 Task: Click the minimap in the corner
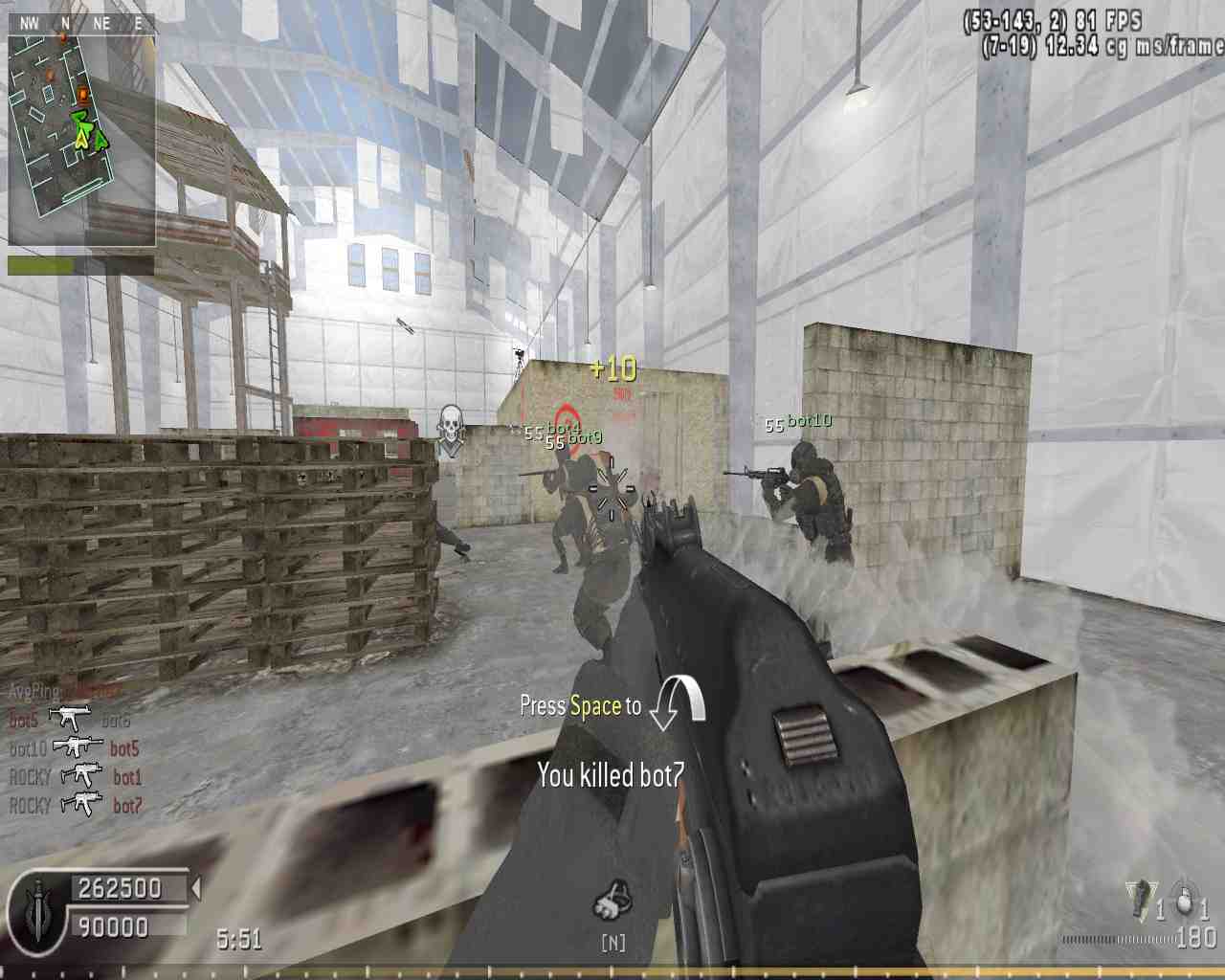click(81, 141)
